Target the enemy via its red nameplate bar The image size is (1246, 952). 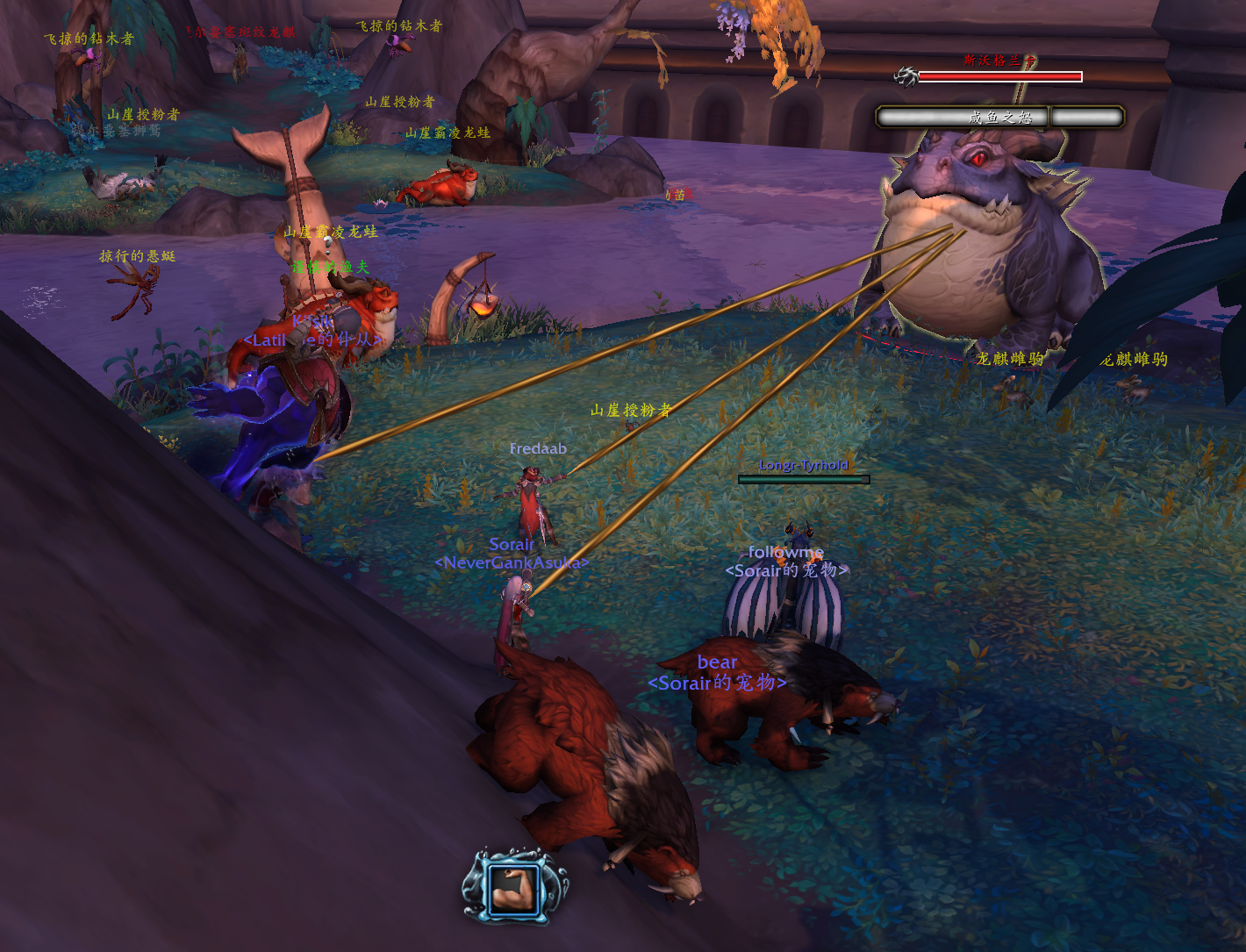click(999, 77)
